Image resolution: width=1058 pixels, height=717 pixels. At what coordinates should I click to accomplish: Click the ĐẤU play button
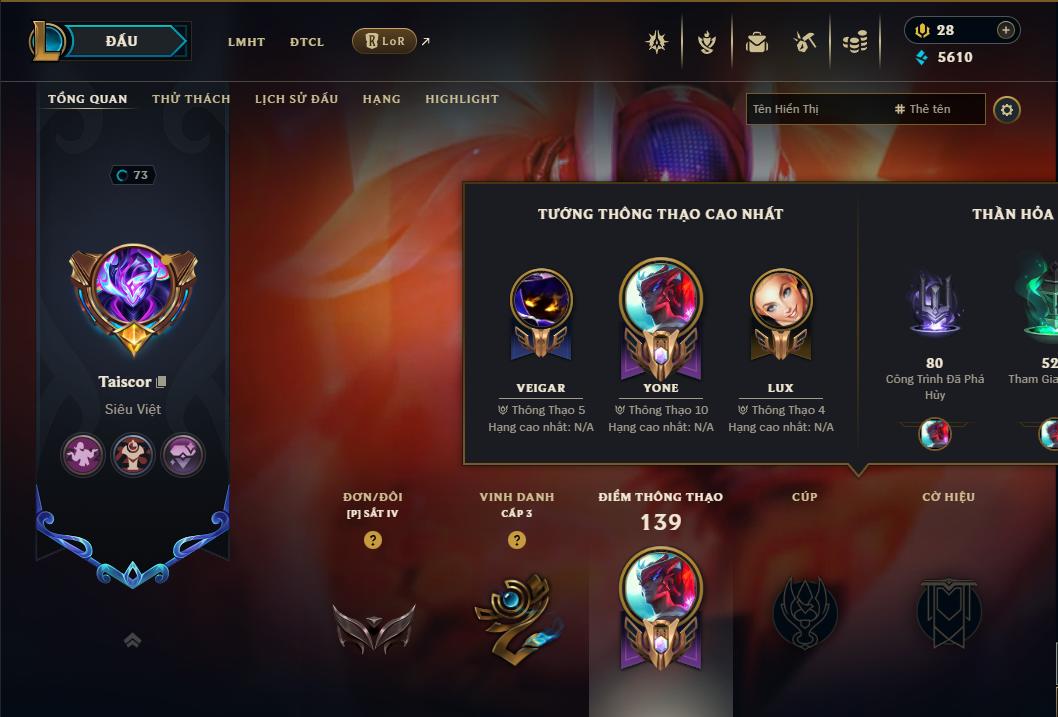point(121,41)
